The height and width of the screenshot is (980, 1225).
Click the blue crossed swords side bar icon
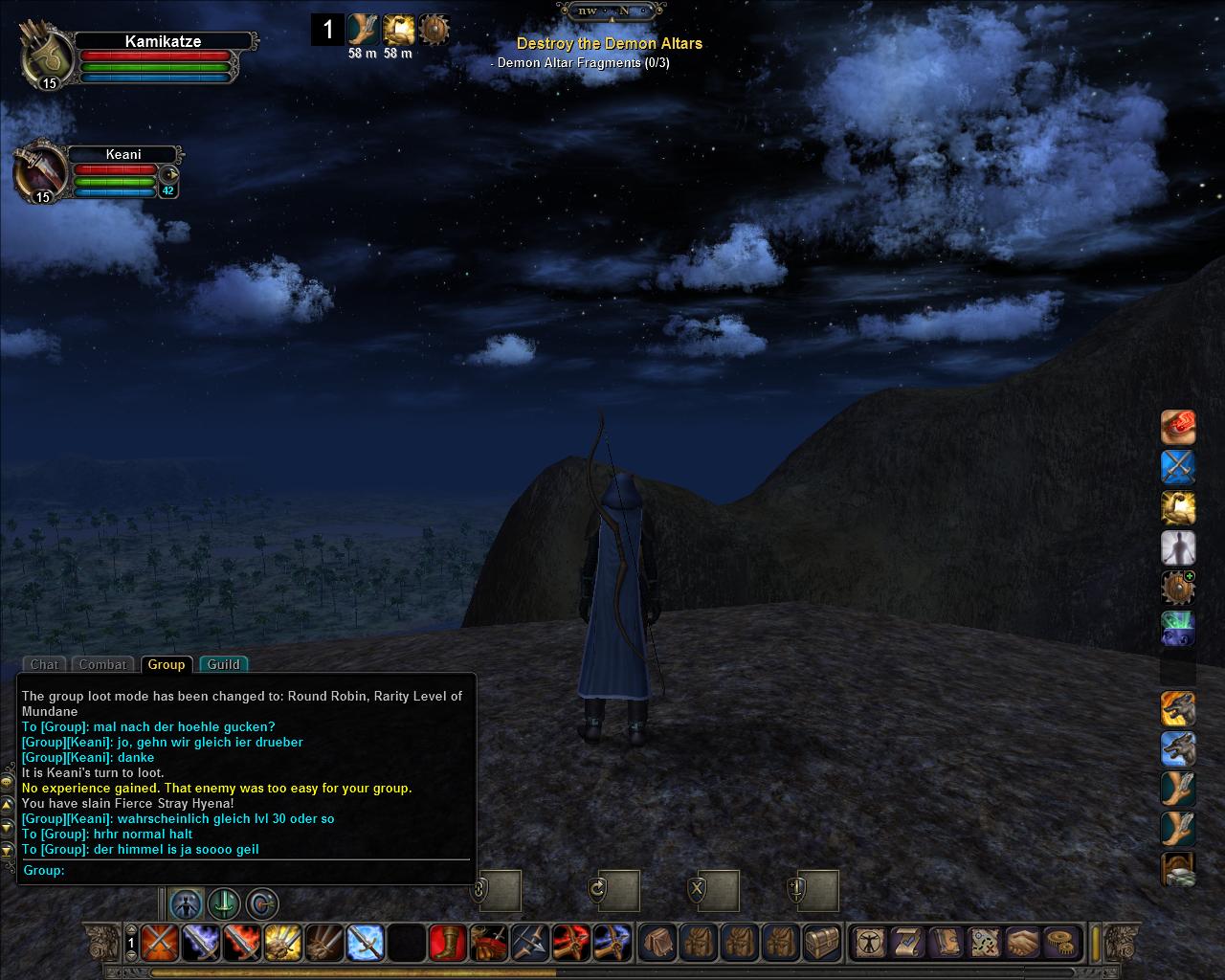(x=1178, y=467)
